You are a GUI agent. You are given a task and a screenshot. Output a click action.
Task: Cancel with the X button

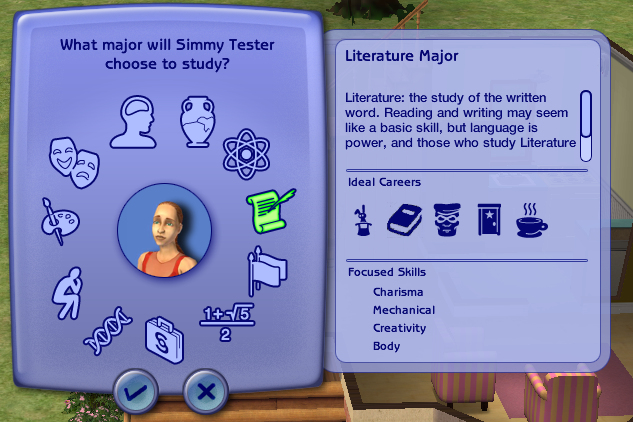click(206, 391)
